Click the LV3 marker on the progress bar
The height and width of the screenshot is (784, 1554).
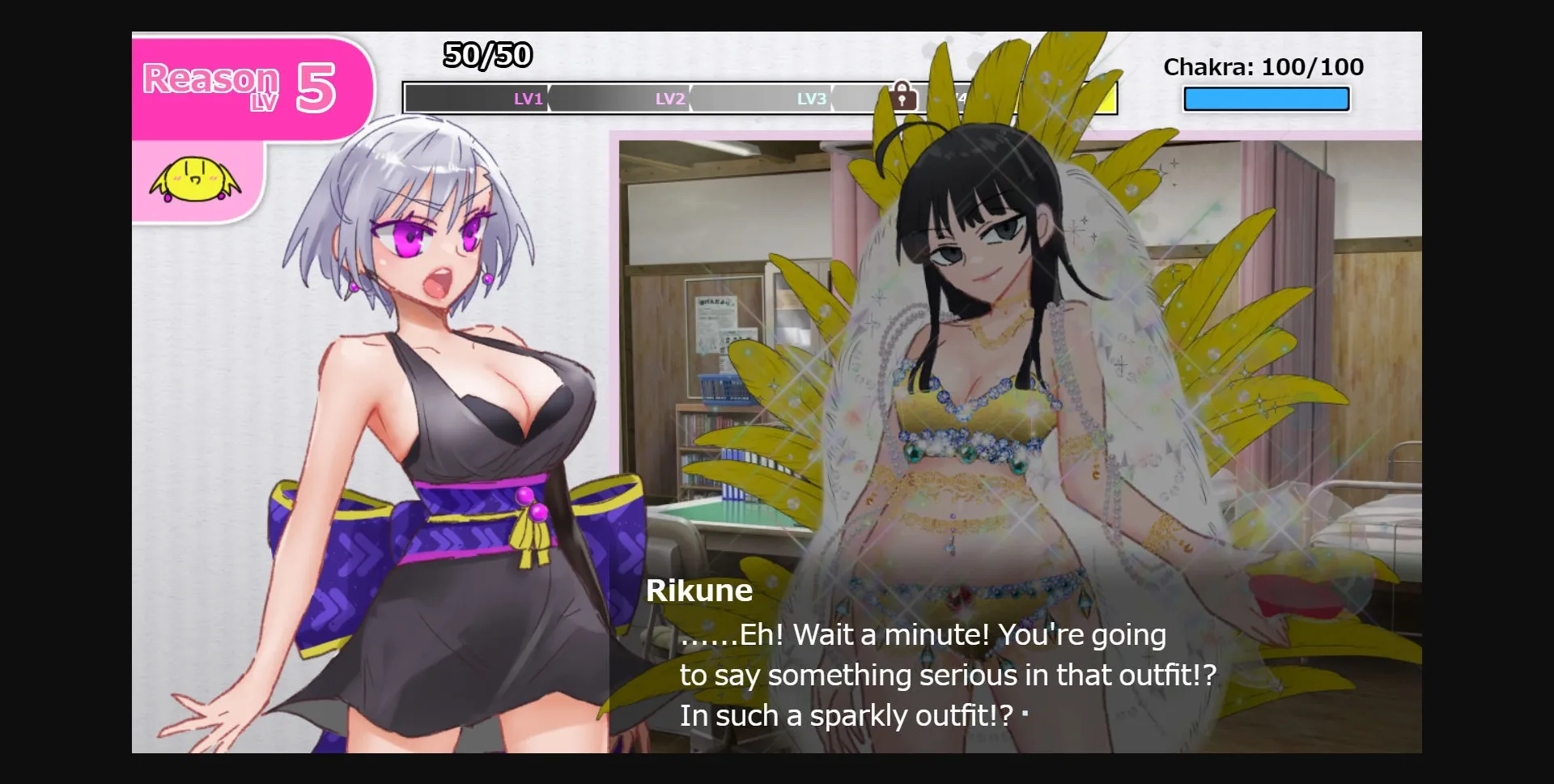point(810,99)
